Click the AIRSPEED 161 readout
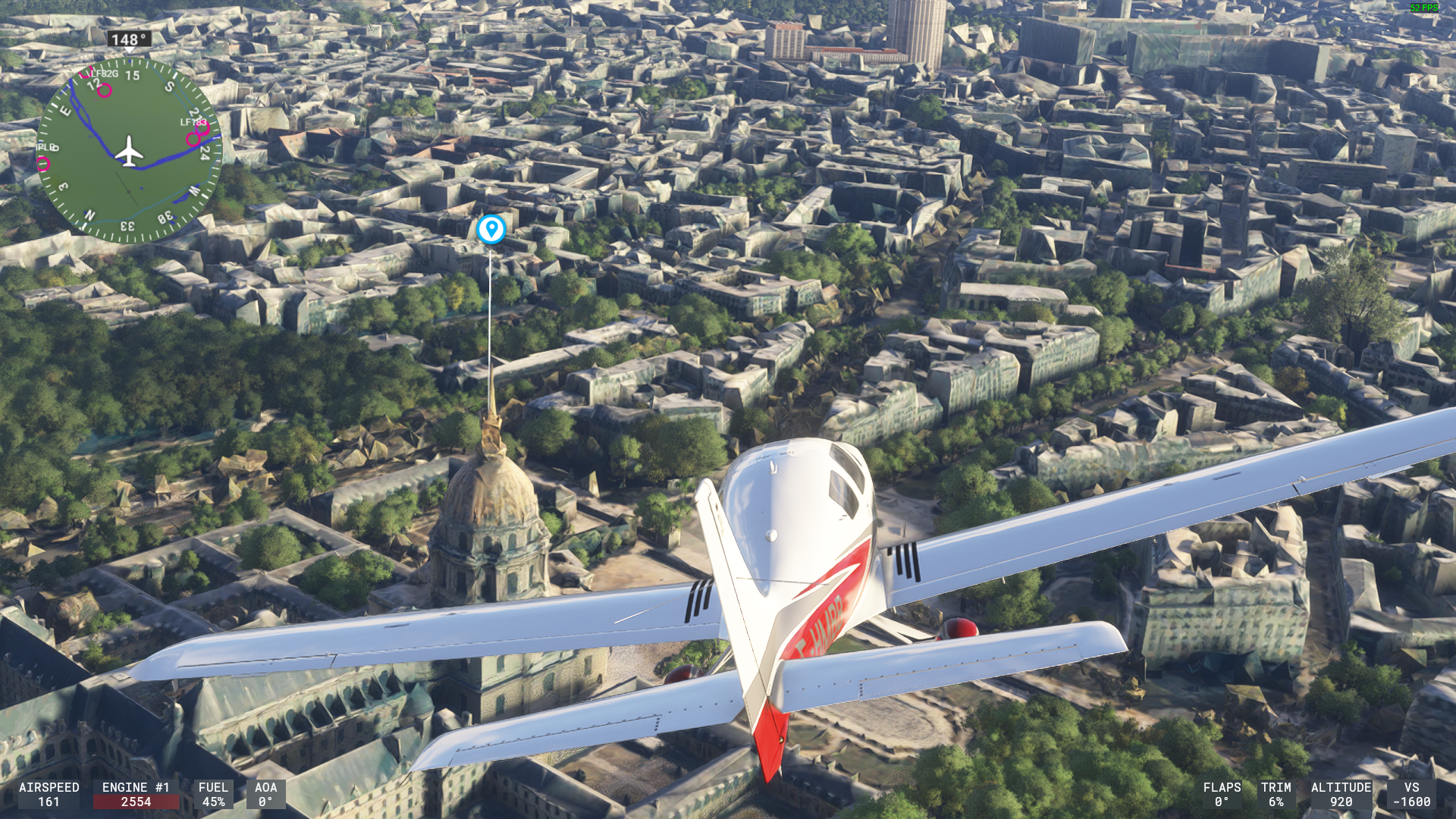1456x819 pixels. click(47, 796)
